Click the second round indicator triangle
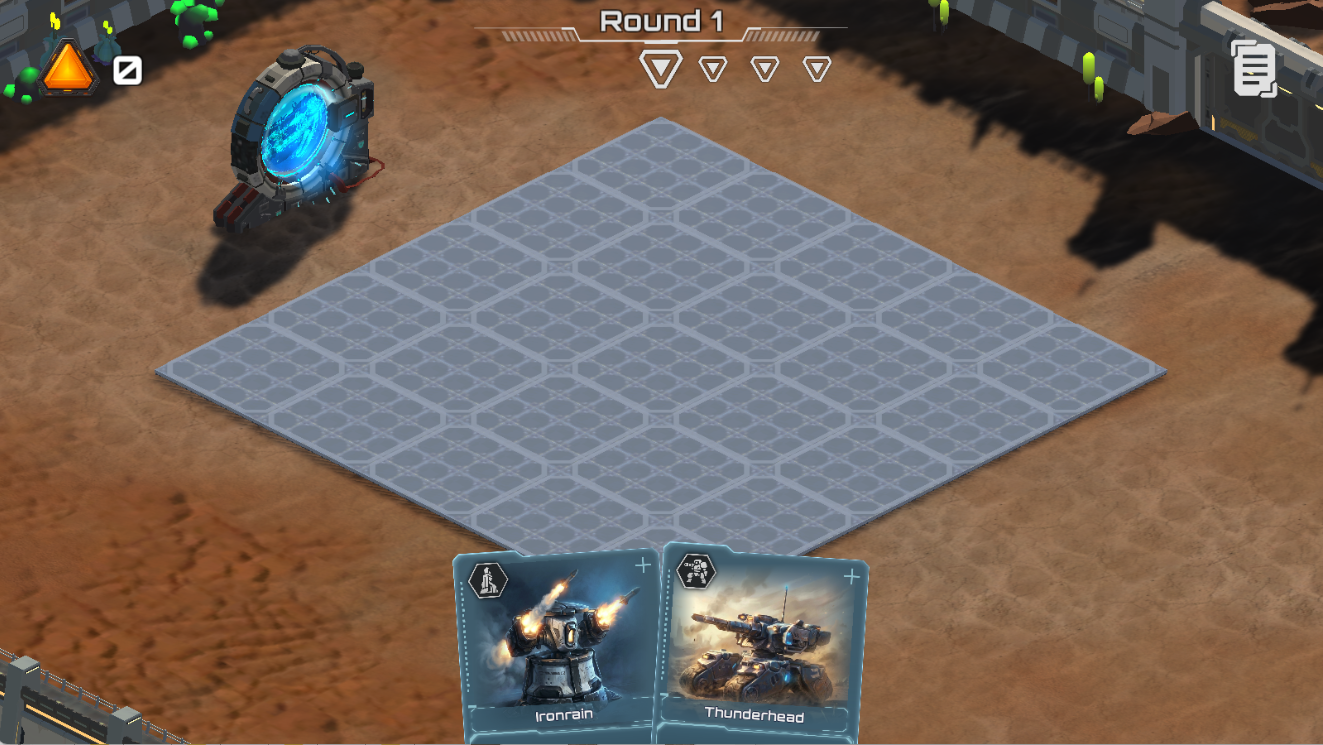 pos(712,69)
